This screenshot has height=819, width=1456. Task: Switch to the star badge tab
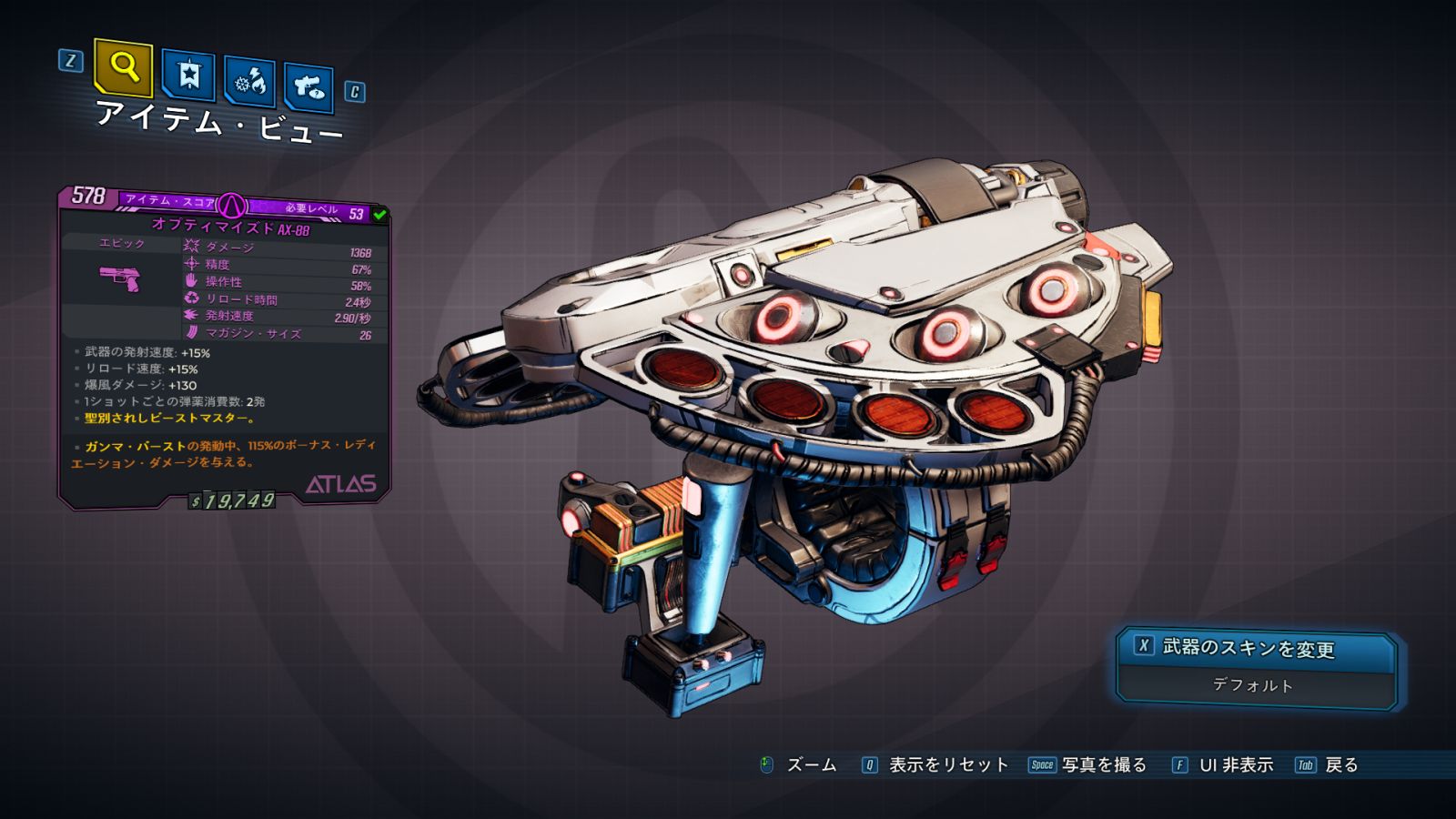coord(188,75)
